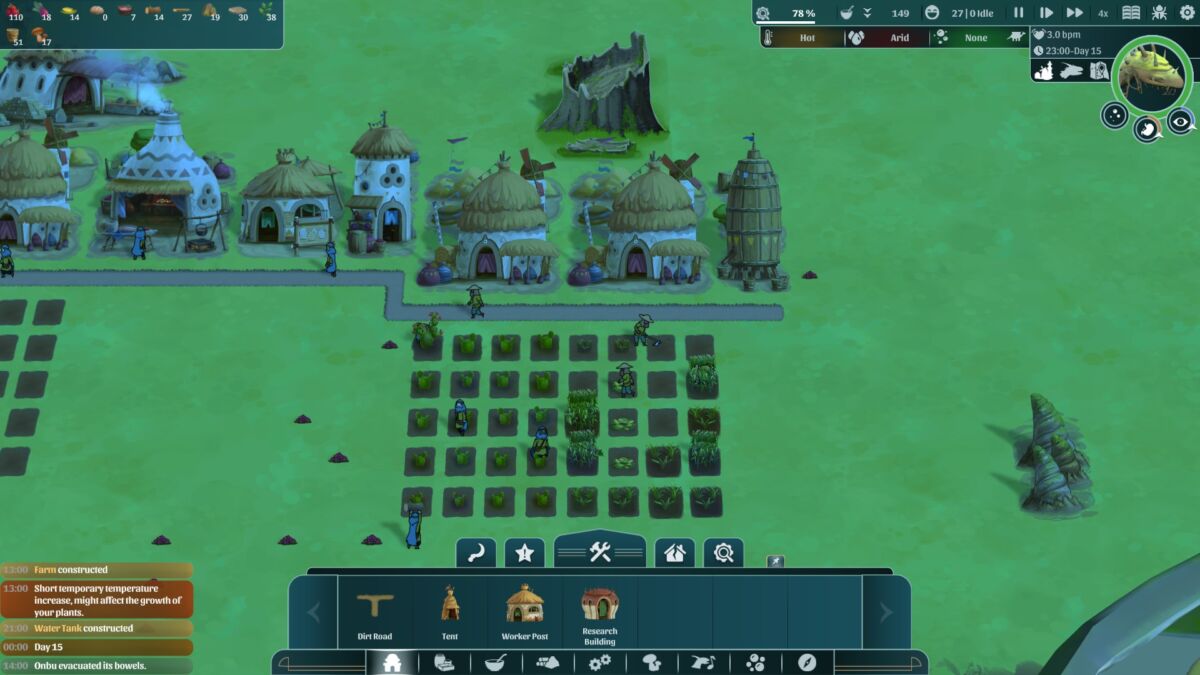The width and height of the screenshot is (1200, 675).
Task: Open the compass build category
Action: (x=807, y=662)
